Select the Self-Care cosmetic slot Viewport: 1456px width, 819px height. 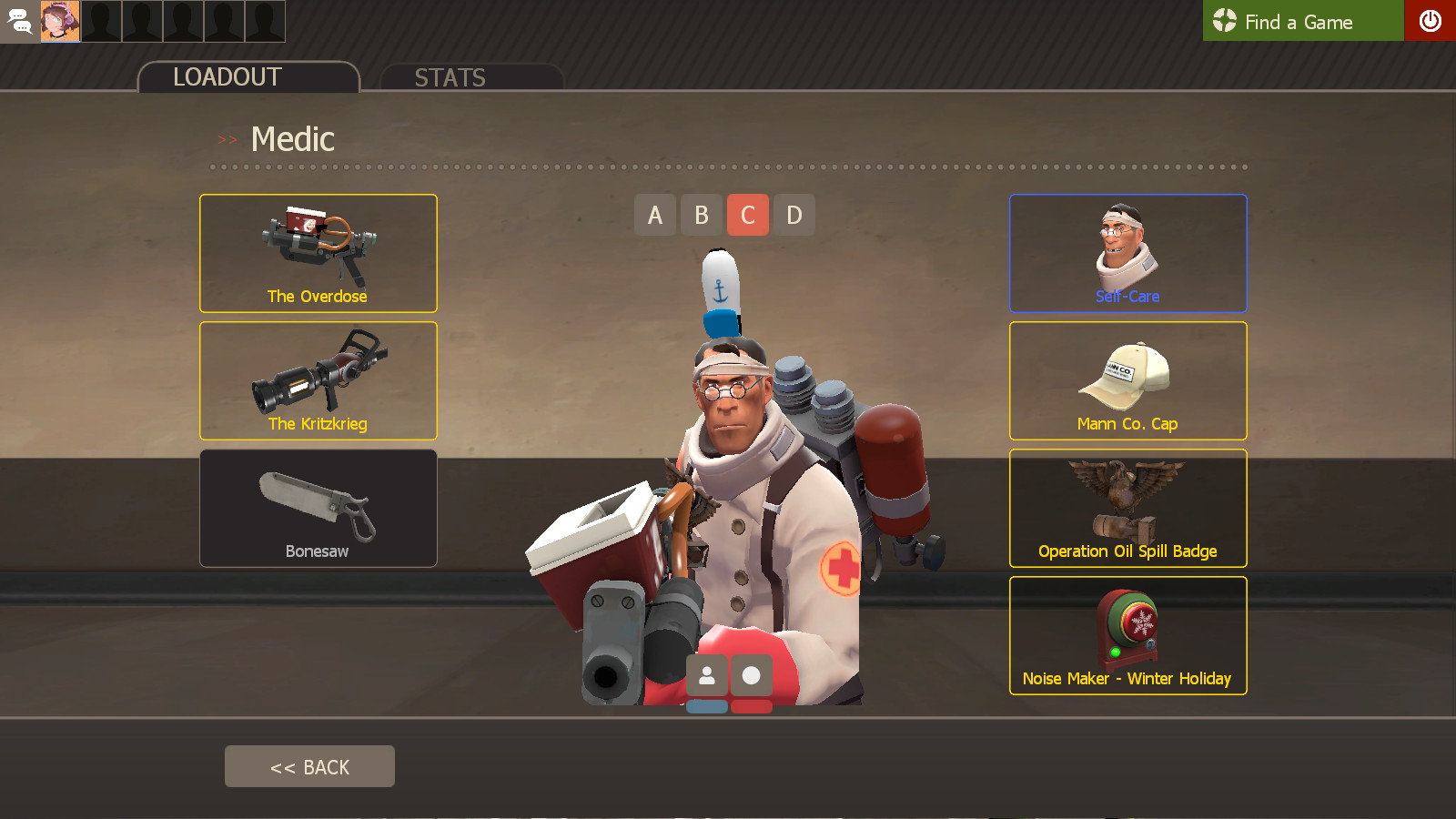[1127, 253]
